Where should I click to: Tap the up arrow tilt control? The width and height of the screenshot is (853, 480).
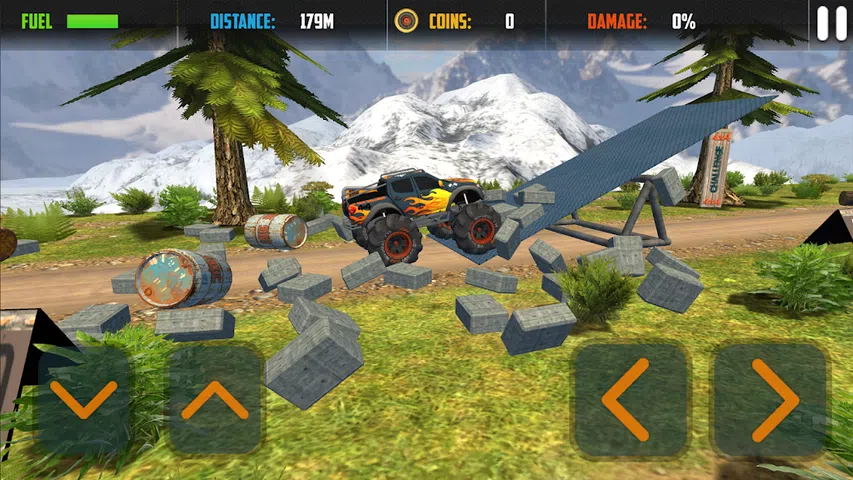tap(214, 400)
